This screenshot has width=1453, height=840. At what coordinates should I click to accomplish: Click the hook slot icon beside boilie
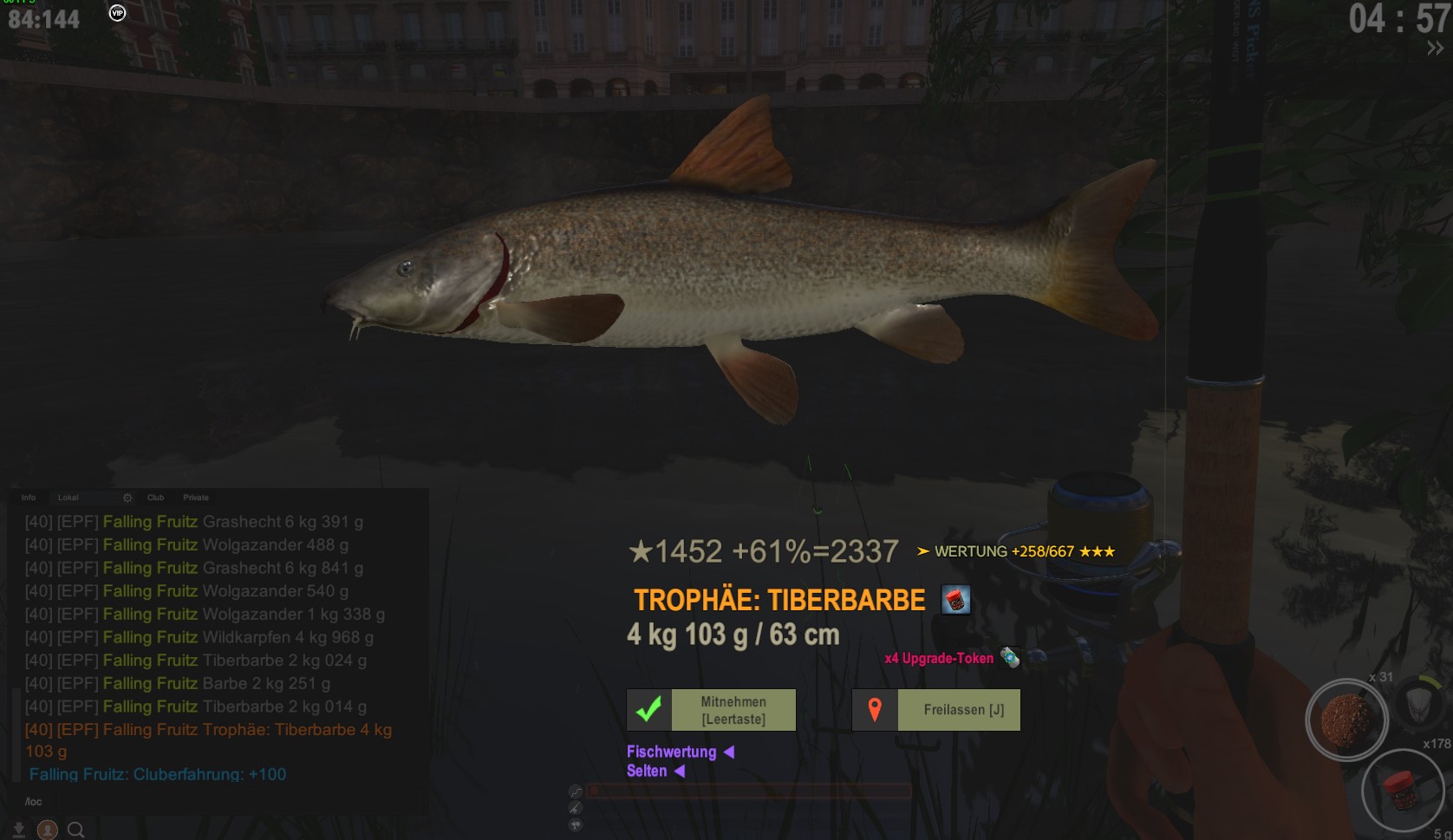[x=1417, y=700]
